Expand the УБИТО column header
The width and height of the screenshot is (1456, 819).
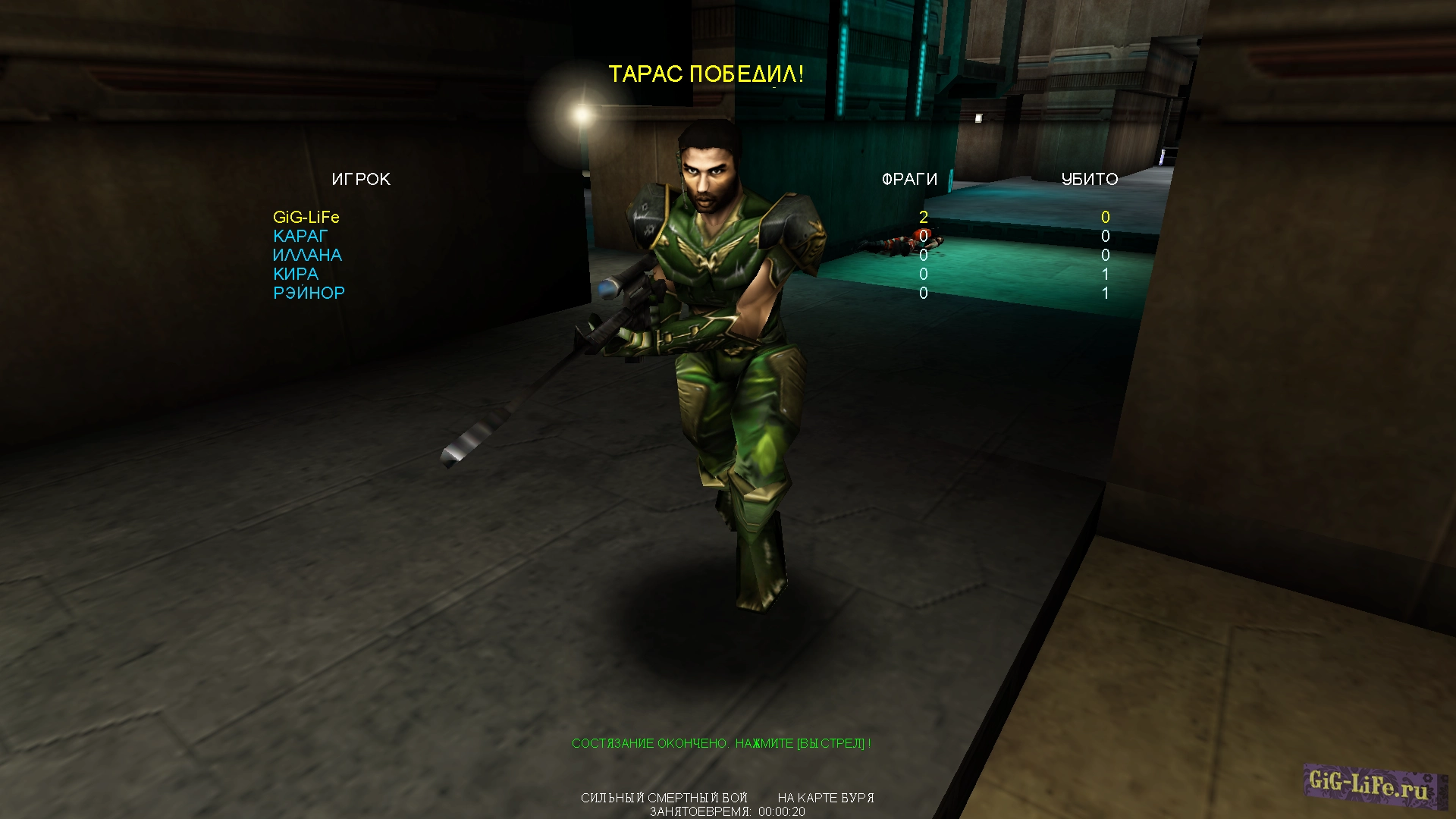click(1090, 180)
